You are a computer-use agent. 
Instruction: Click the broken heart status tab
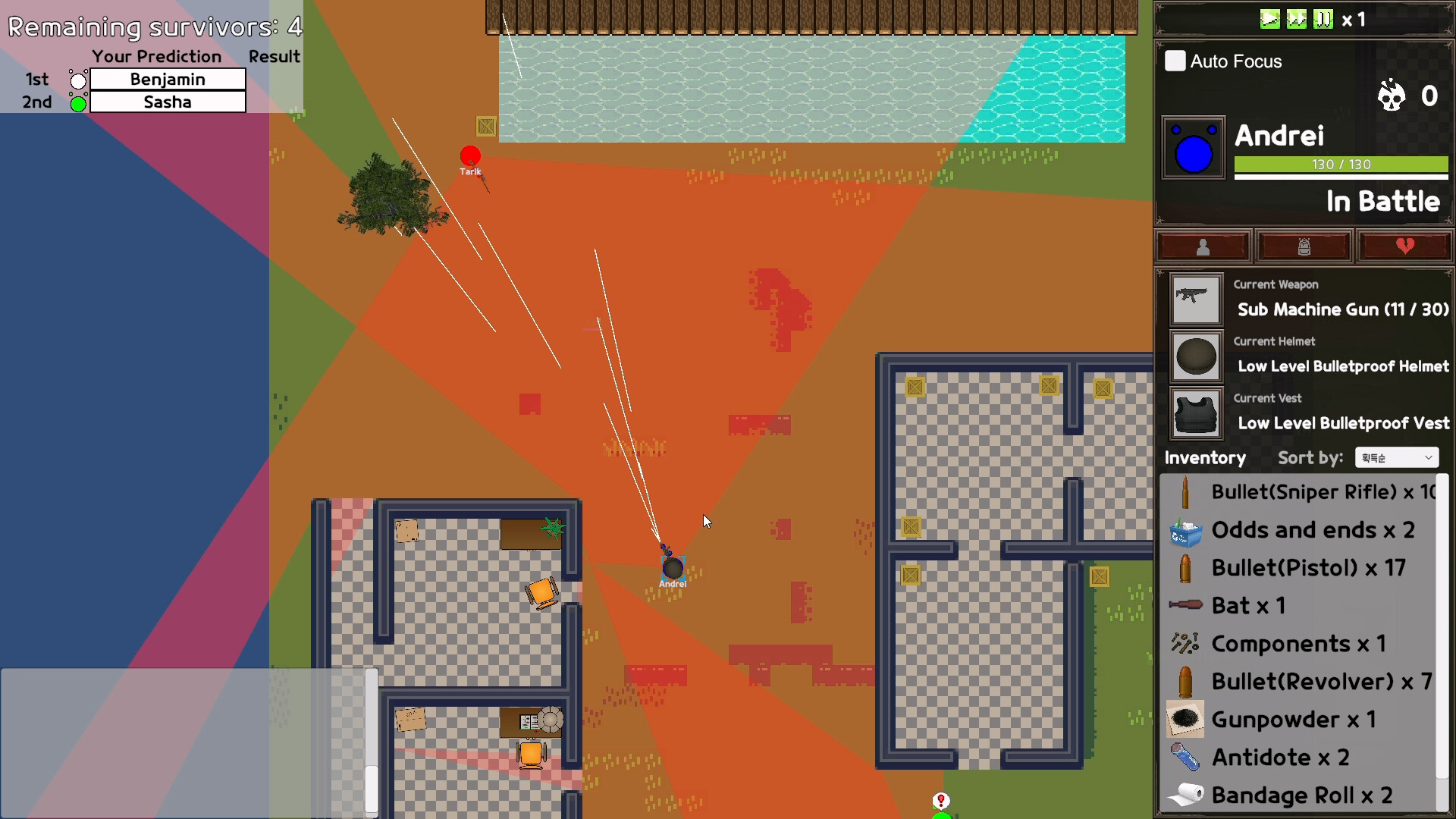(x=1404, y=246)
